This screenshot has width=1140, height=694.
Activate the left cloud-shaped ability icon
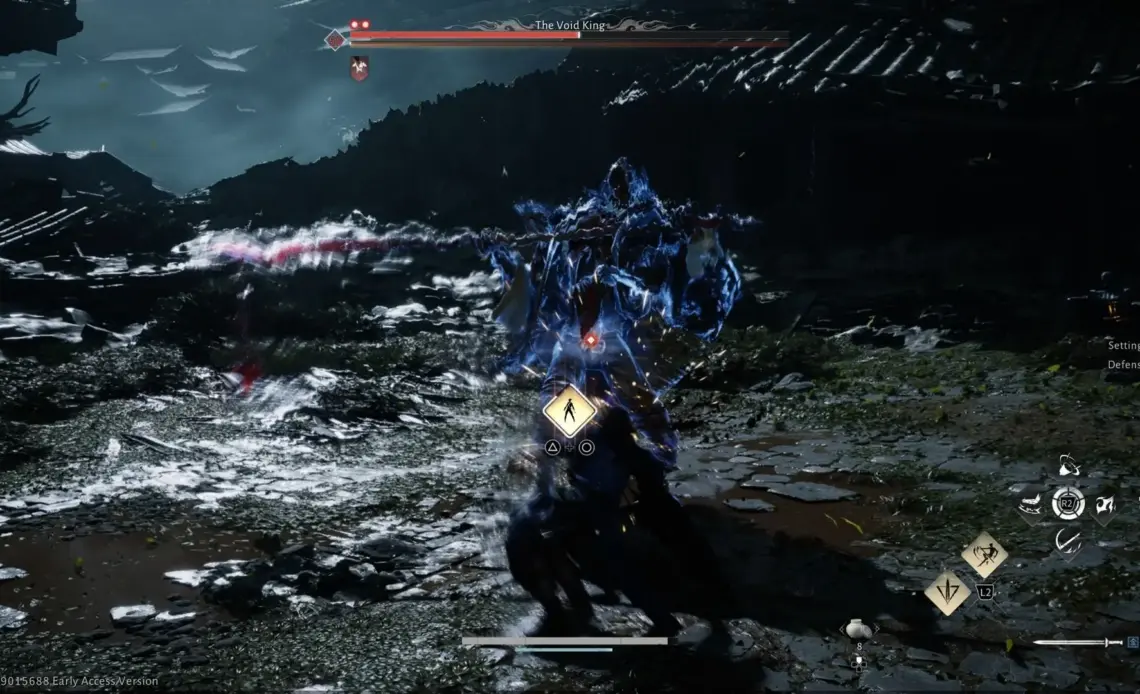pyautogui.click(x=1030, y=503)
